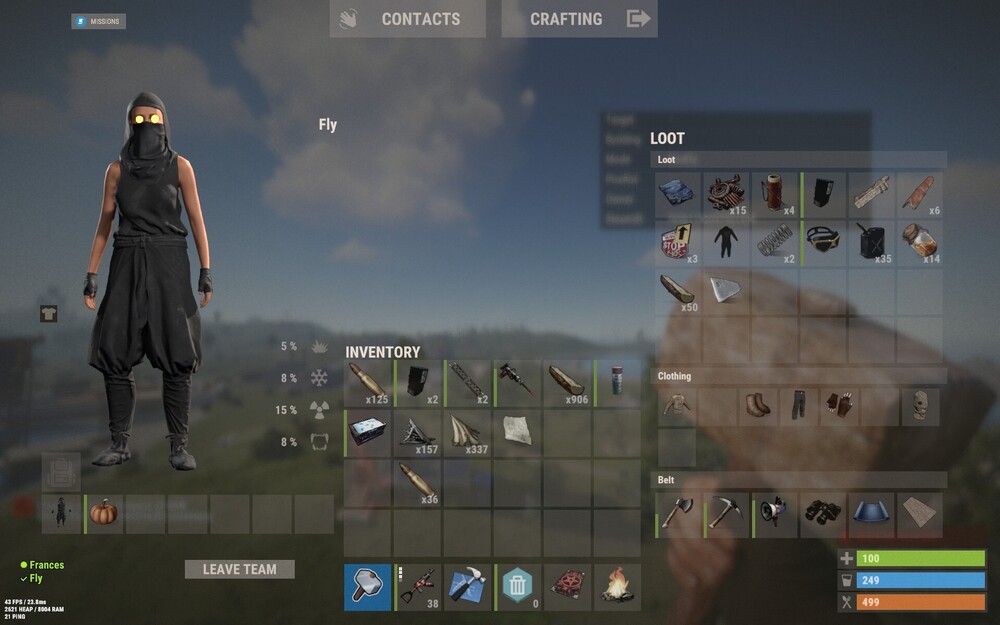Select the hammer in the hotbar
The height and width of the screenshot is (625, 1000).
point(367,587)
